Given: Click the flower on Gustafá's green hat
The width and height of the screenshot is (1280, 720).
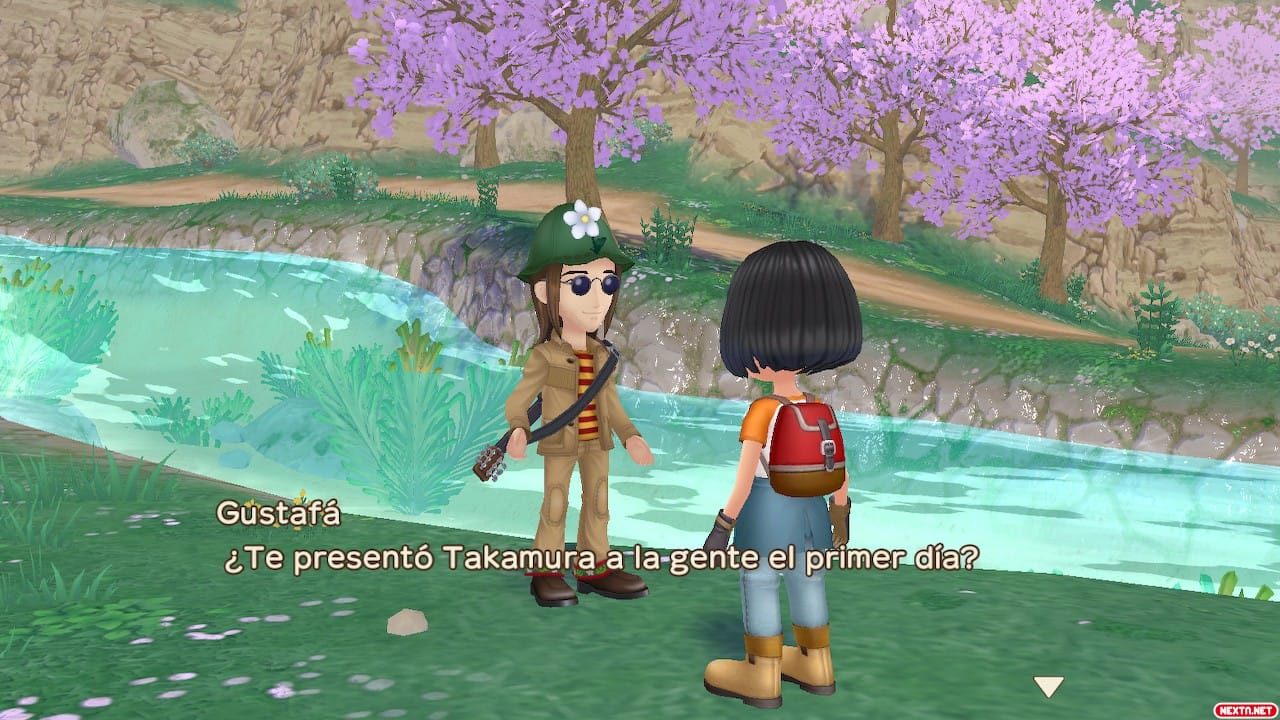Looking at the screenshot, I should click(x=585, y=220).
